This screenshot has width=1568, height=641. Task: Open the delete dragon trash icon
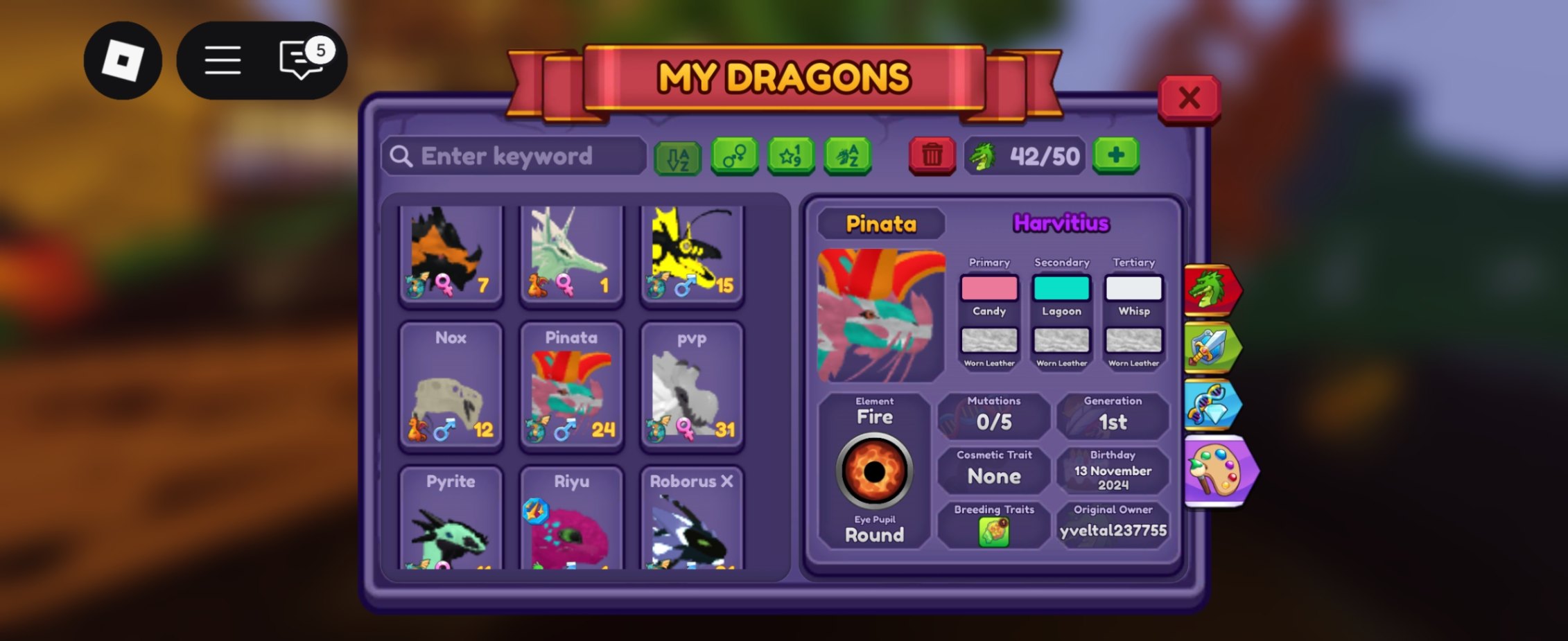(x=932, y=157)
